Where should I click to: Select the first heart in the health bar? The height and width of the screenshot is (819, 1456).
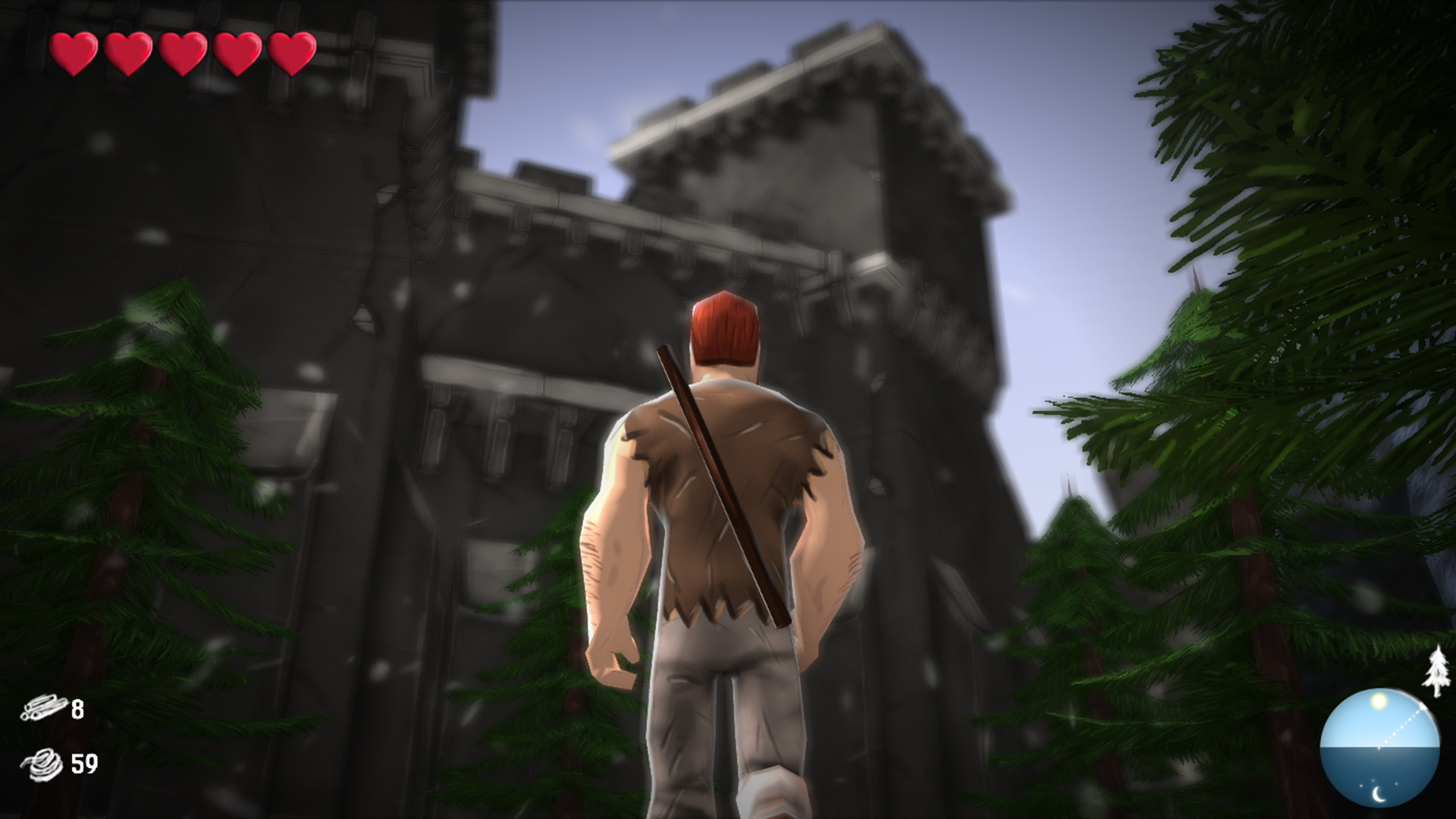[x=72, y=53]
